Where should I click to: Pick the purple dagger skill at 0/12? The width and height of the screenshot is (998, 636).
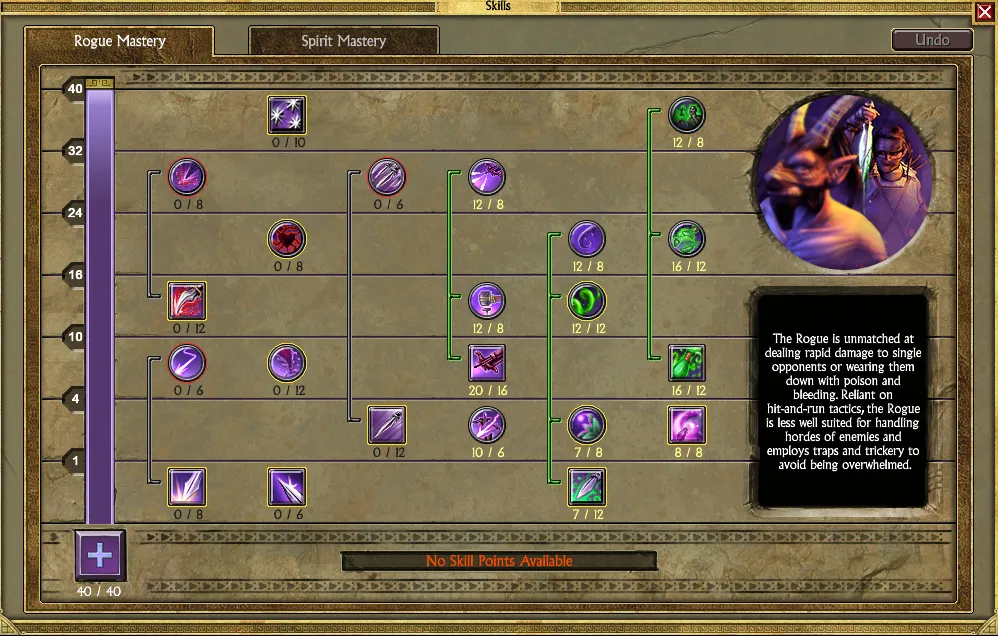click(x=387, y=425)
